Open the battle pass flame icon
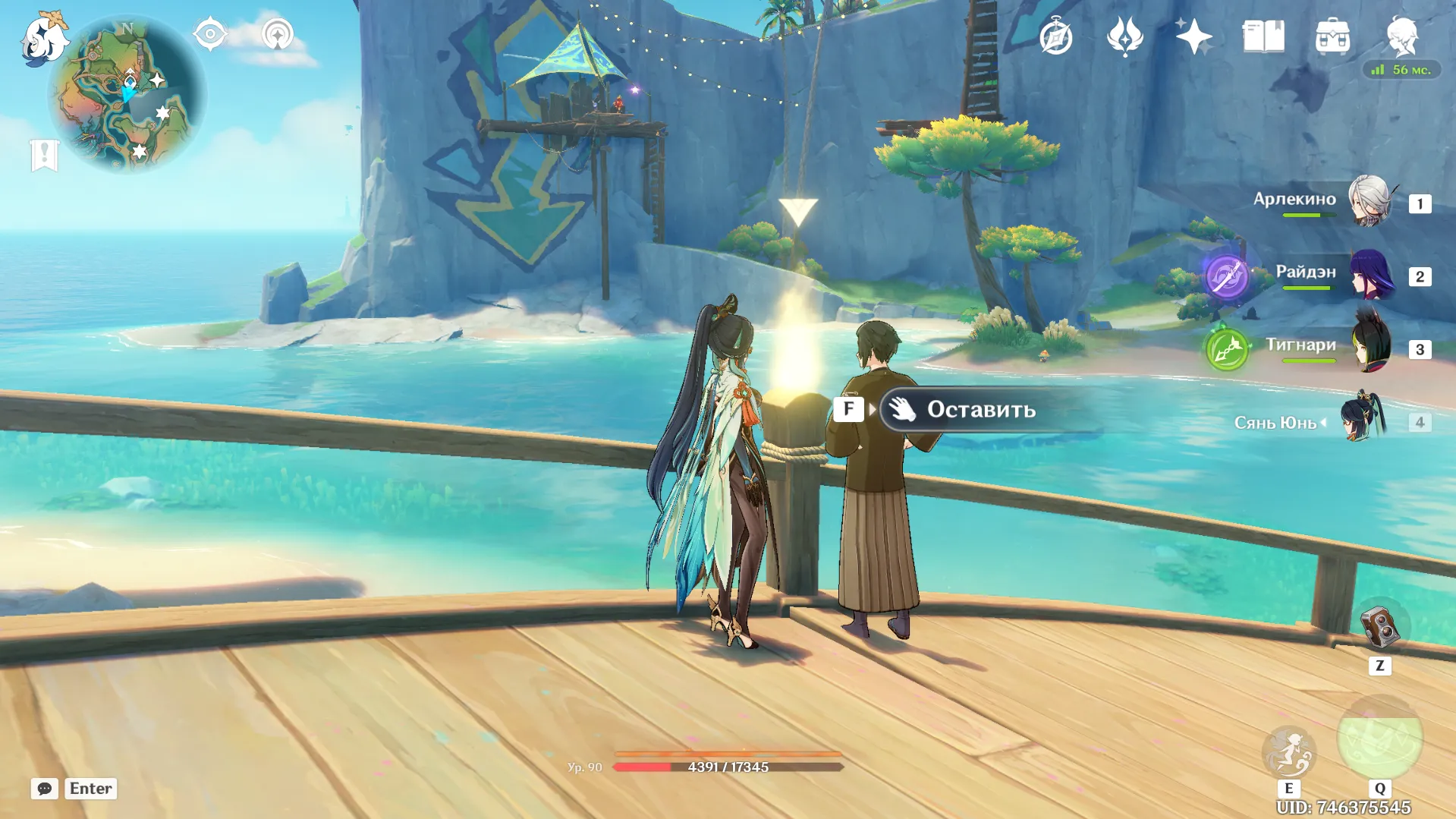Screen dimensions: 1456x819 coord(1124,36)
